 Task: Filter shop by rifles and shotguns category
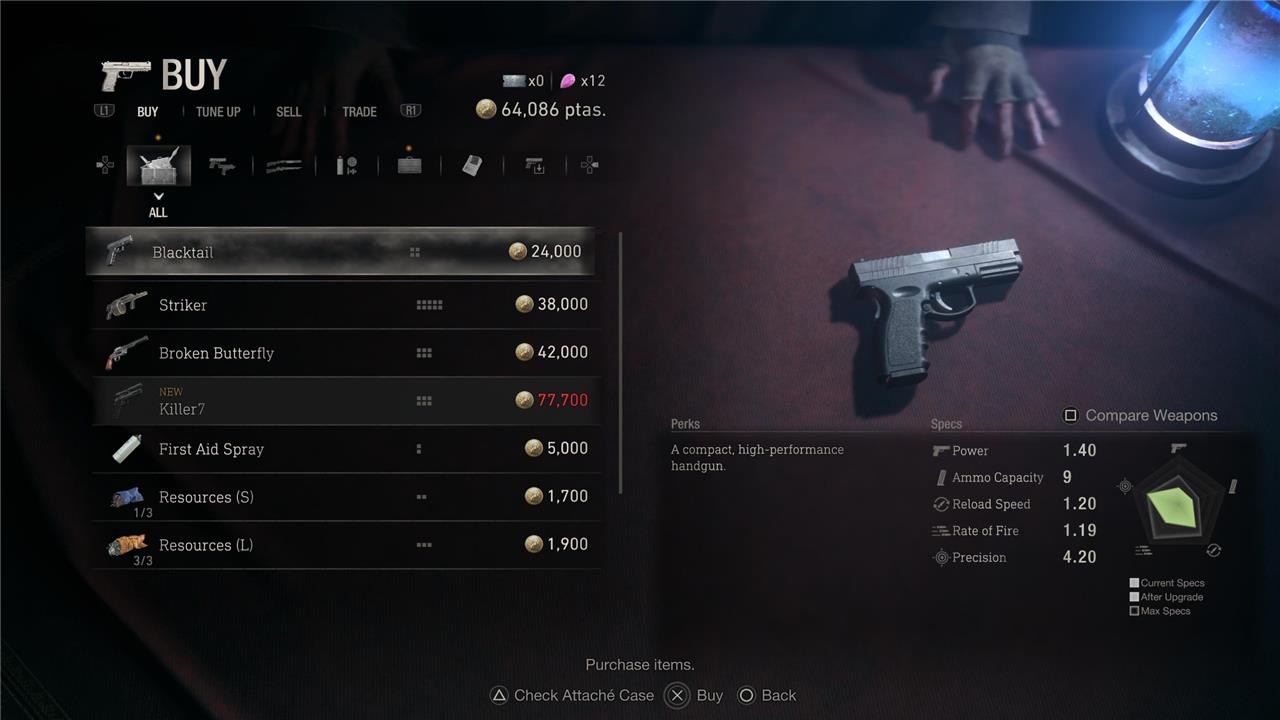284,166
